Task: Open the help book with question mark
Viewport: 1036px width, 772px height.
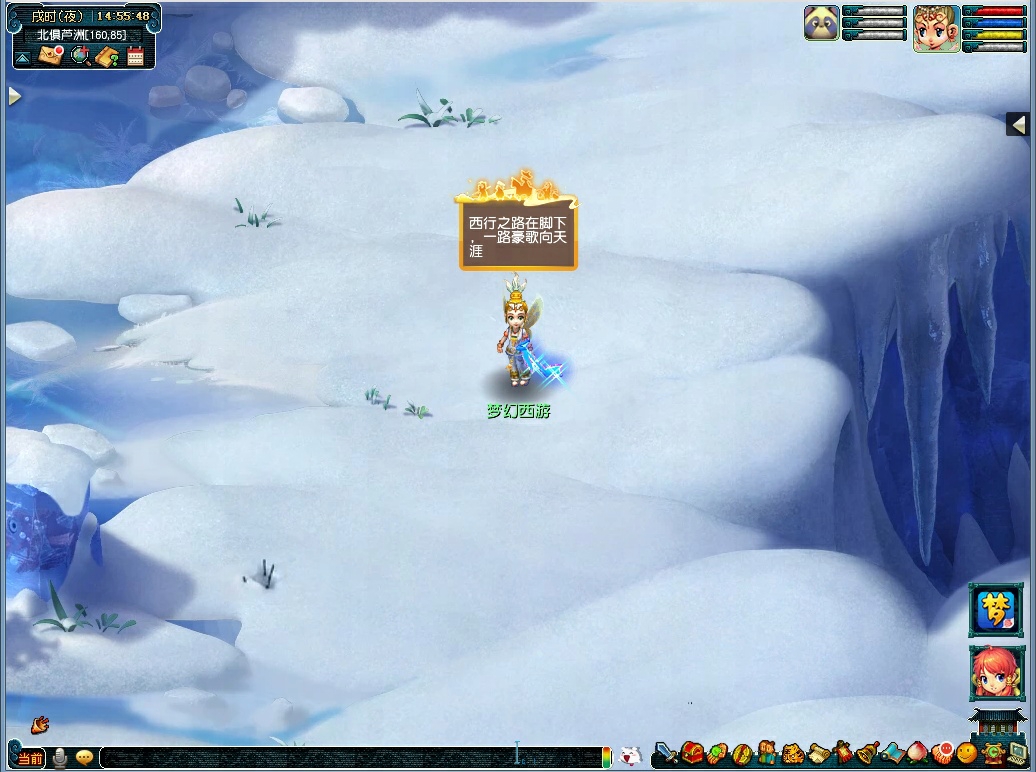Action: point(108,56)
